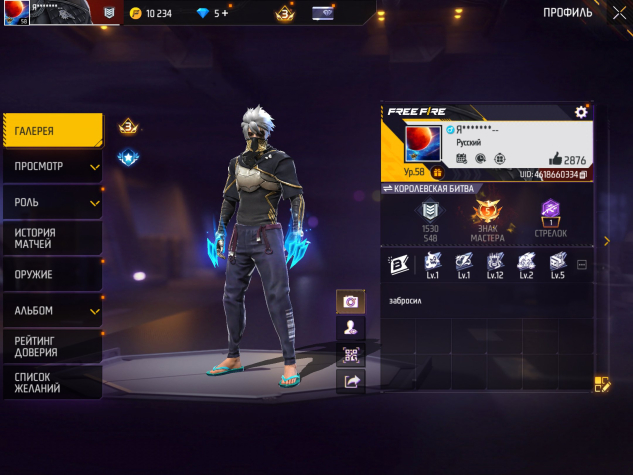Click the player avatar in profile card
This screenshot has width=633, height=475.
tap(423, 145)
